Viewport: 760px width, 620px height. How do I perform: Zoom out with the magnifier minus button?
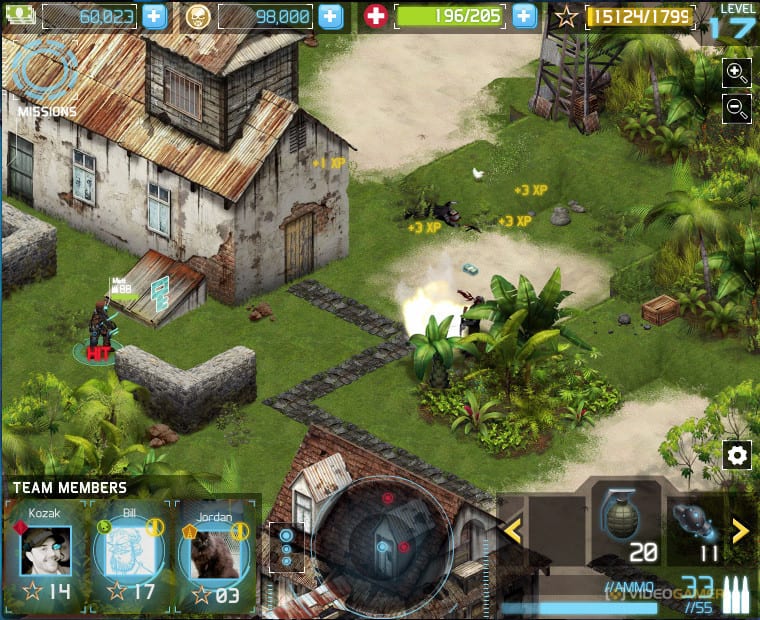point(737,109)
